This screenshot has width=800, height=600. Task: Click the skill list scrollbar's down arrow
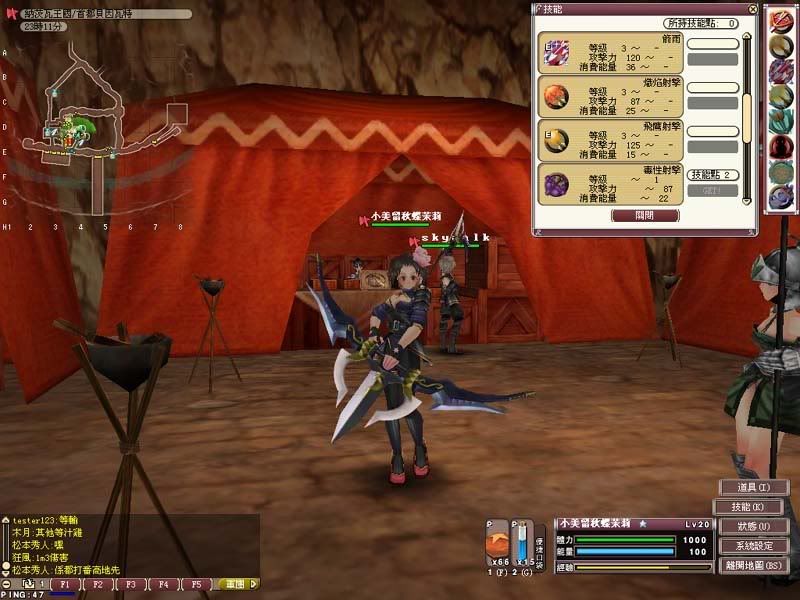click(x=747, y=200)
